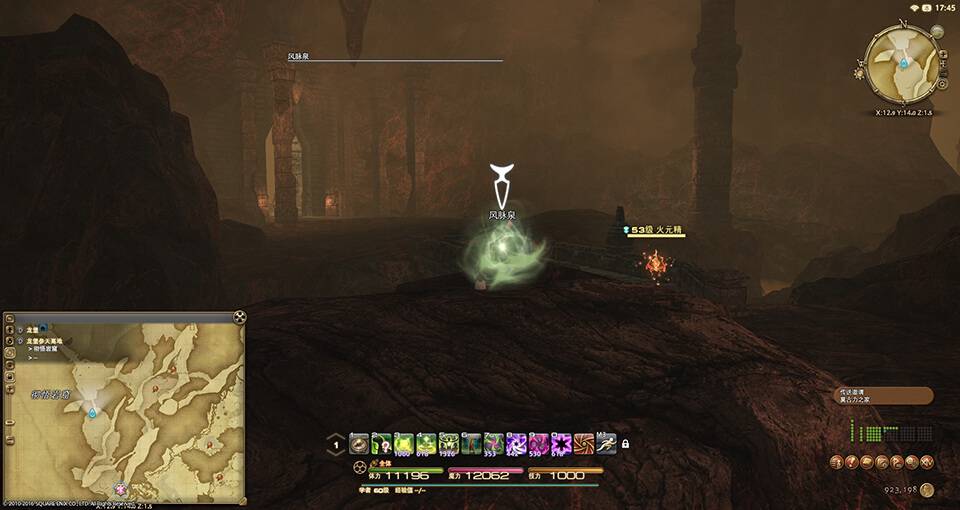
Task: Use the question-mark sprout ability
Action: pyautogui.click(x=381, y=444)
